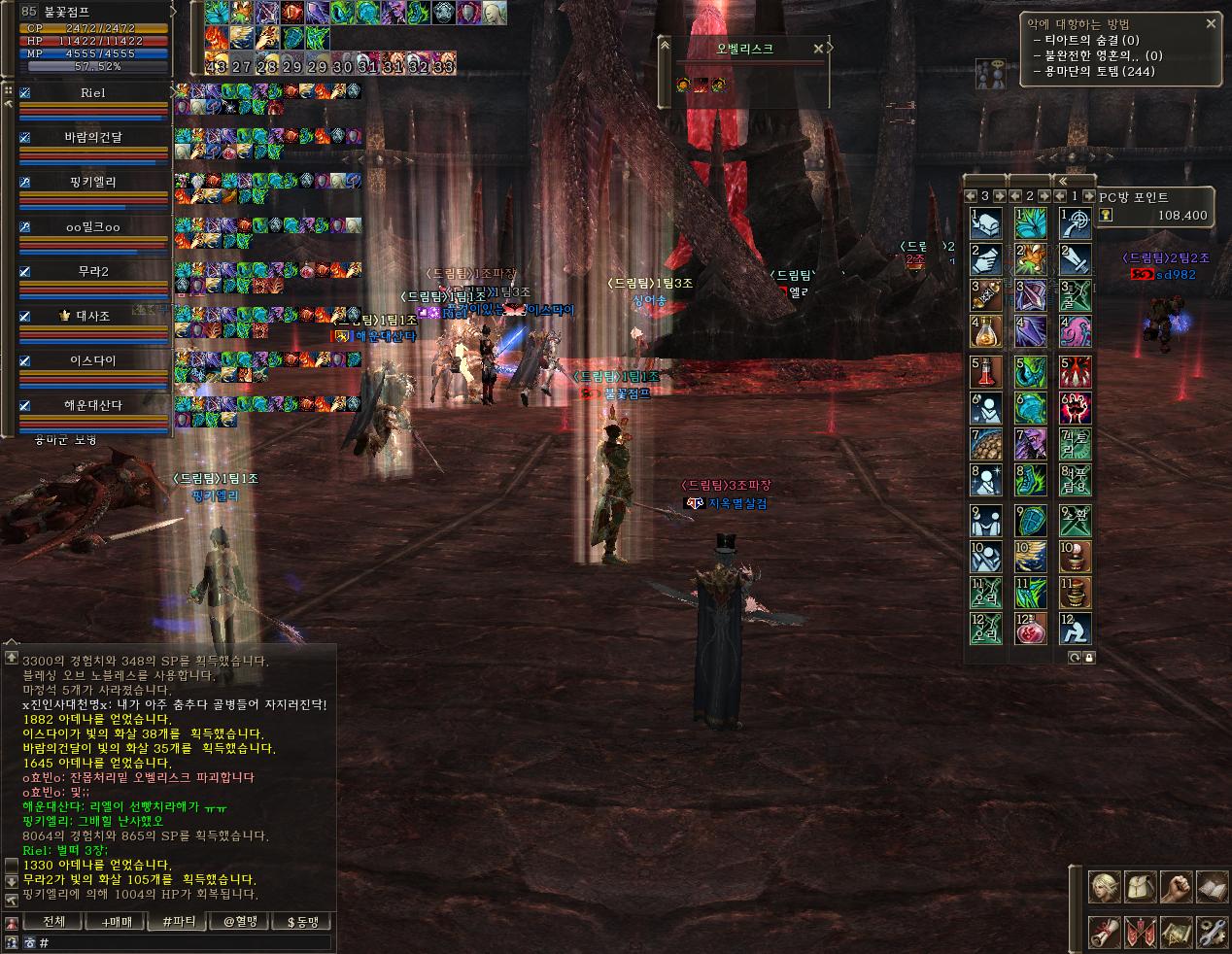Image resolution: width=1232 pixels, height=954 pixels.
Task: Use the red potion in shortcut slot 5
Action: pos(986,370)
